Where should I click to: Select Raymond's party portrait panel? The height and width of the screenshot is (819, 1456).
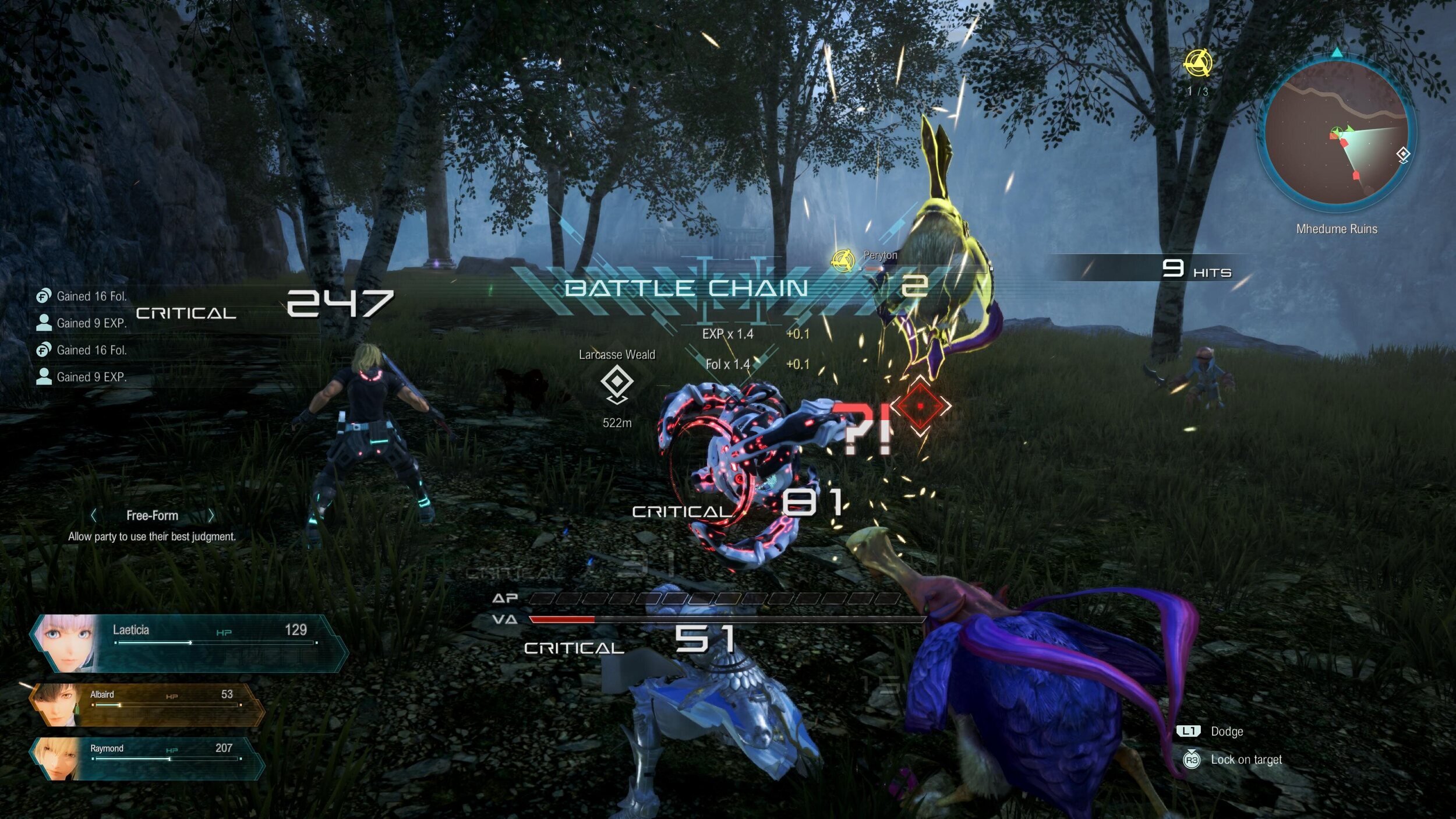pyautogui.click(x=146, y=758)
